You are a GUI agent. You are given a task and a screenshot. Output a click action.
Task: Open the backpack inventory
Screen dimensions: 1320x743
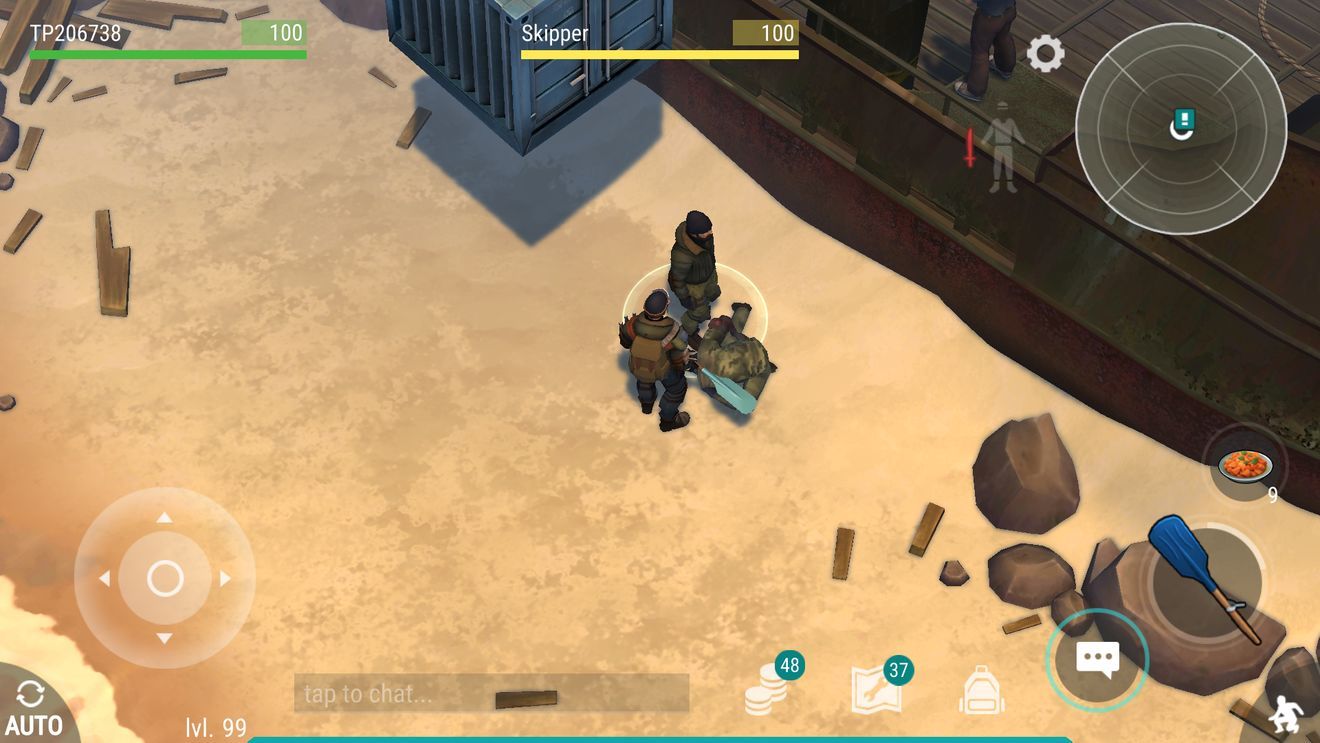click(981, 690)
